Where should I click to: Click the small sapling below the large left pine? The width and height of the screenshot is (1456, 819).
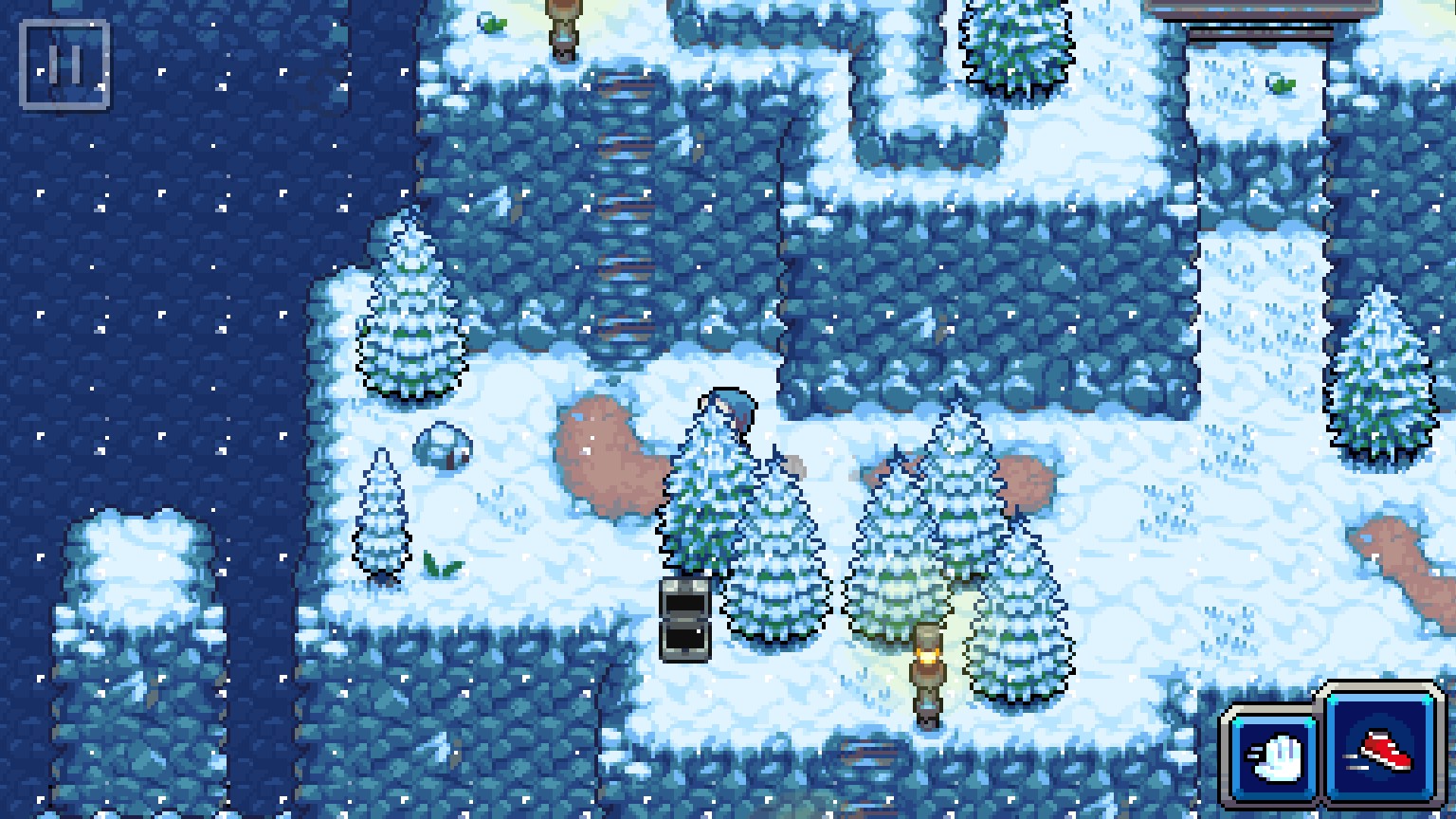[x=383, y=512]
